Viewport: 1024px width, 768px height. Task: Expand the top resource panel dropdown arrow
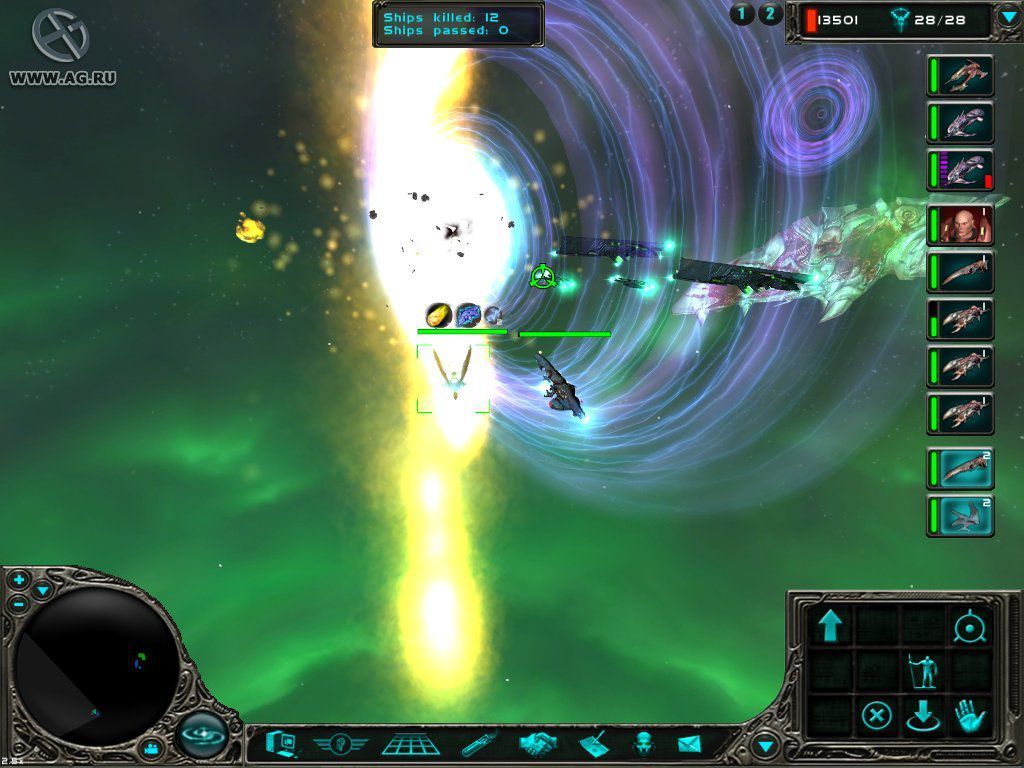[1008, 18]
